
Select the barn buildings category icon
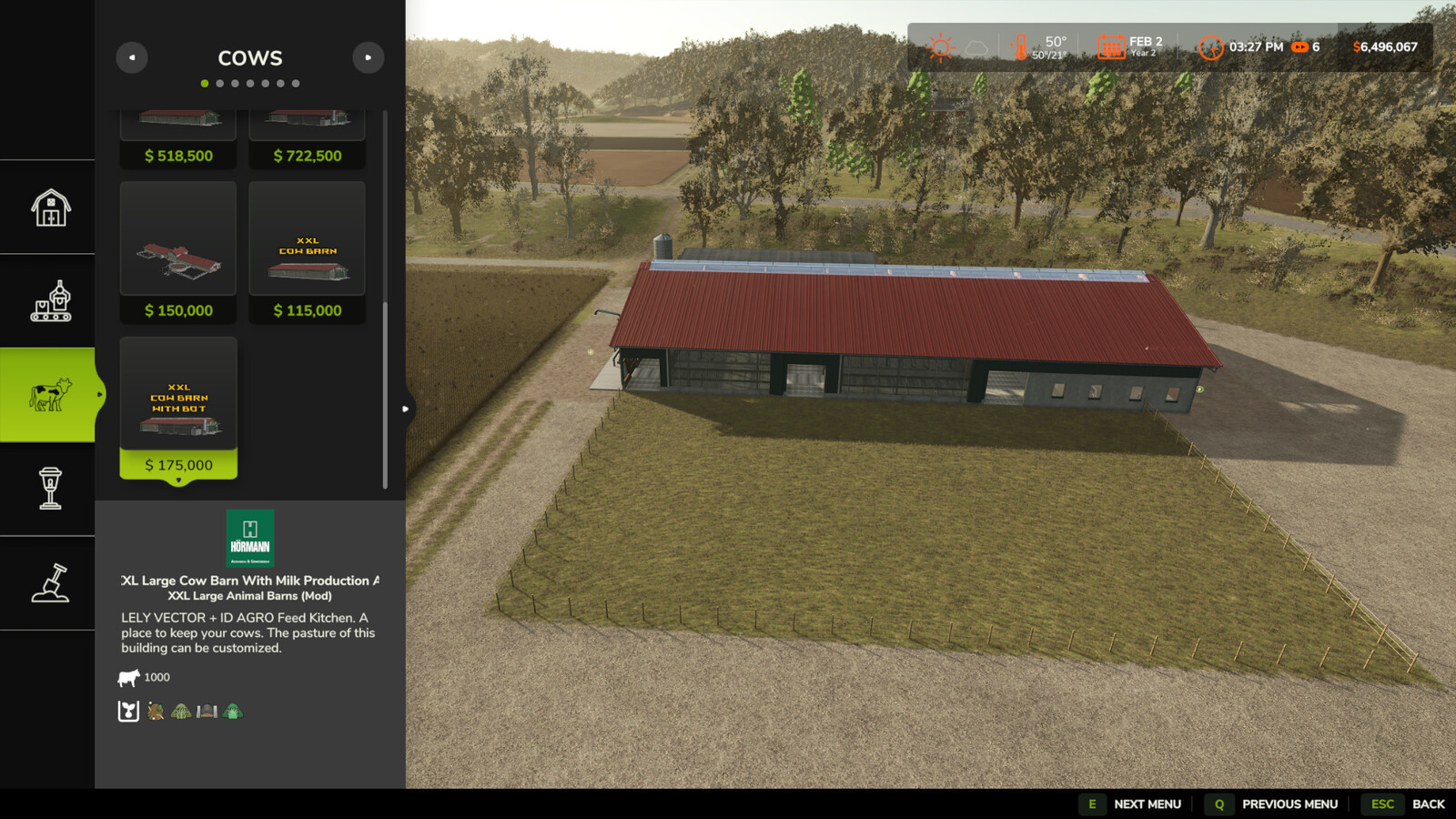pos(49,208)
